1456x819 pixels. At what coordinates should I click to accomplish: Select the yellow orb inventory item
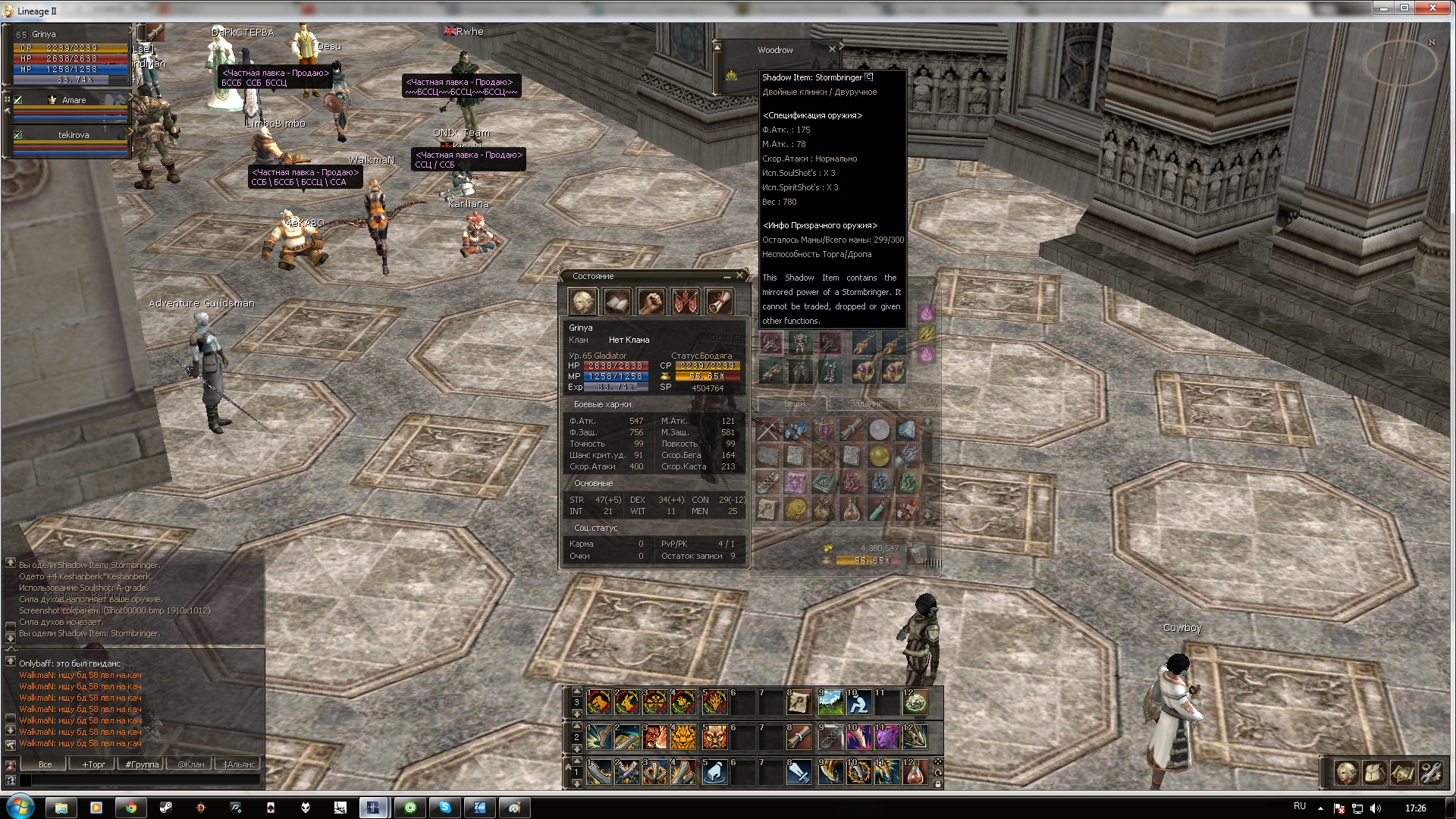(x=879, y=456)
